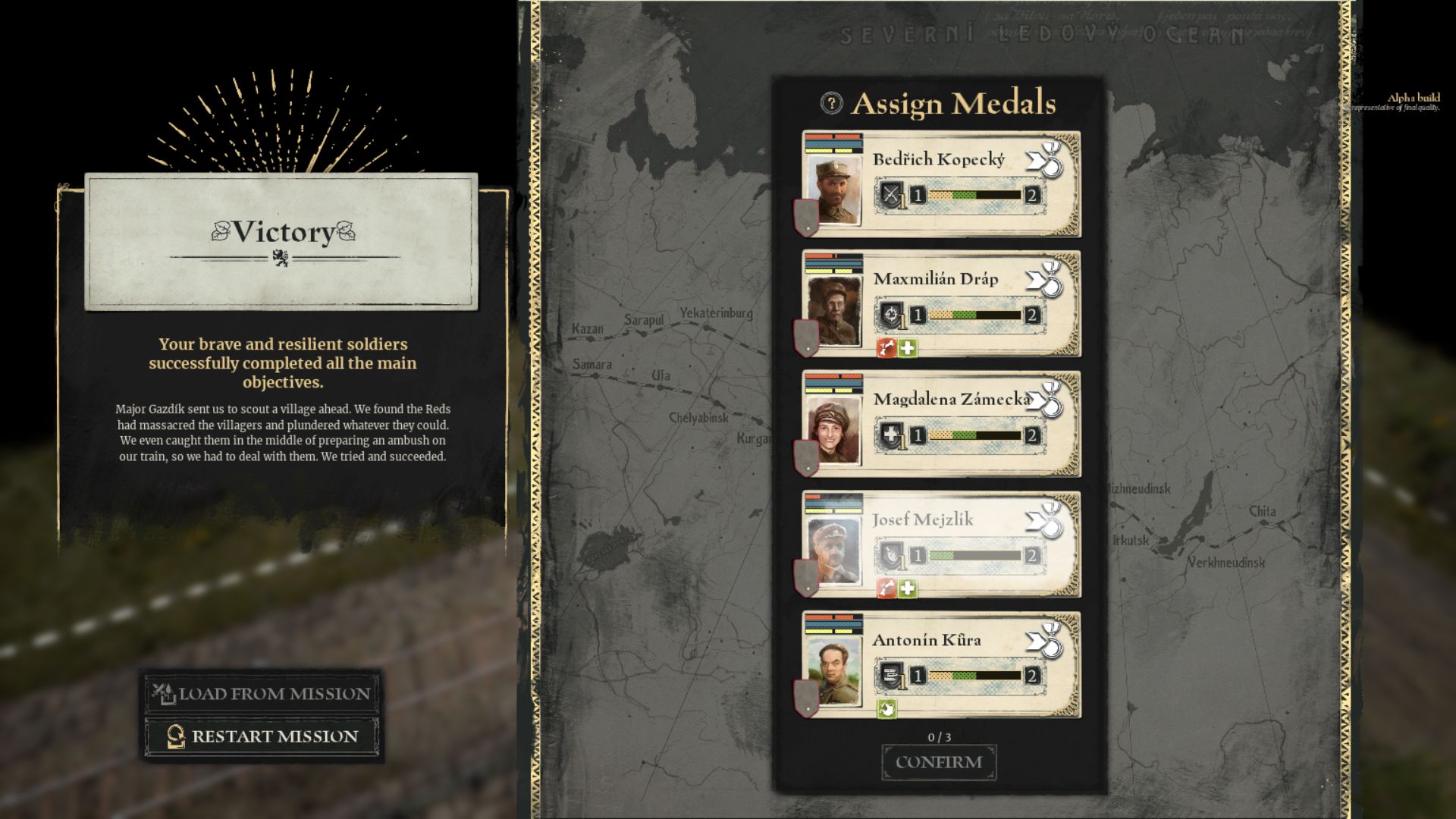Award medal to Antonín Kůra
1456x819 pixels.
[1046, 641]
